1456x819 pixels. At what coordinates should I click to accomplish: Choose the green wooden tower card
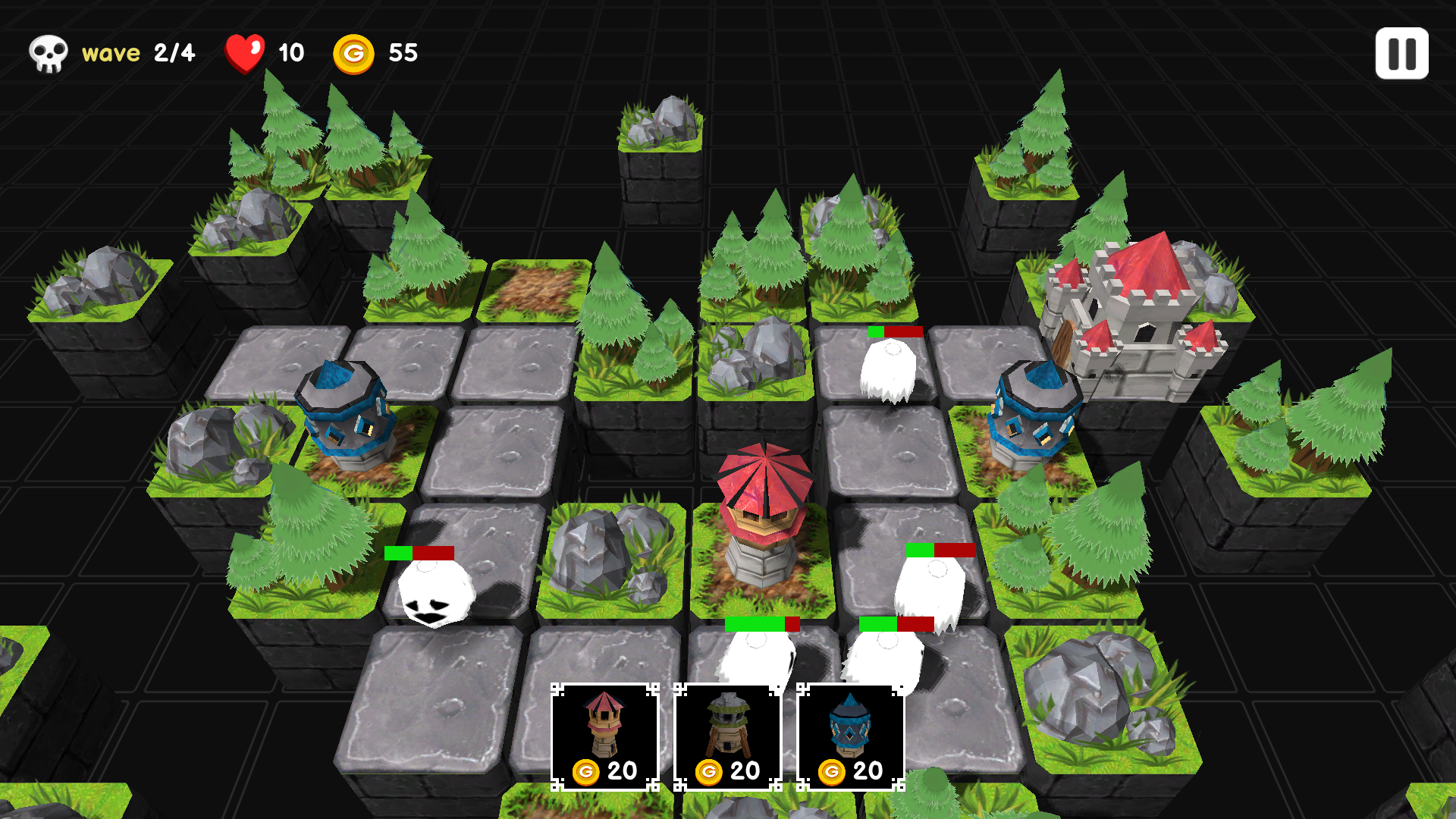click(727, 736)
